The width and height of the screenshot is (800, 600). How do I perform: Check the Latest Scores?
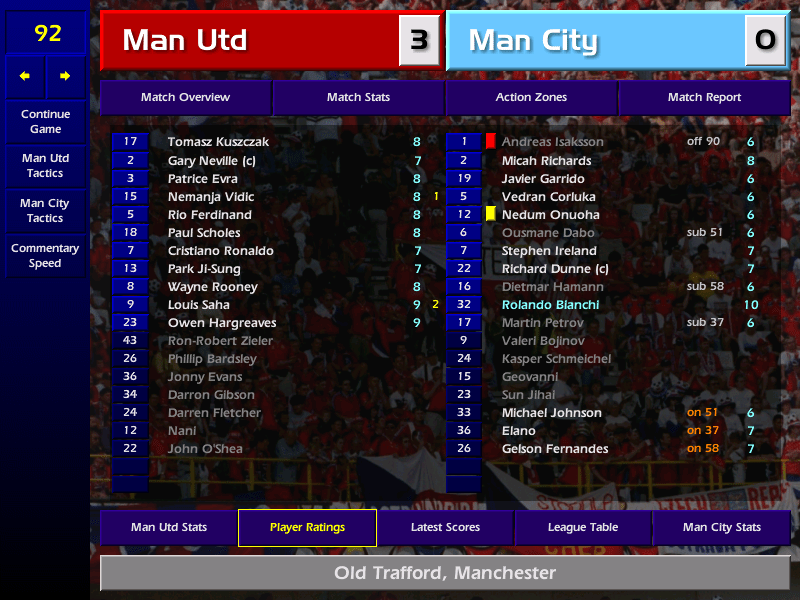[x=445, y=528]
